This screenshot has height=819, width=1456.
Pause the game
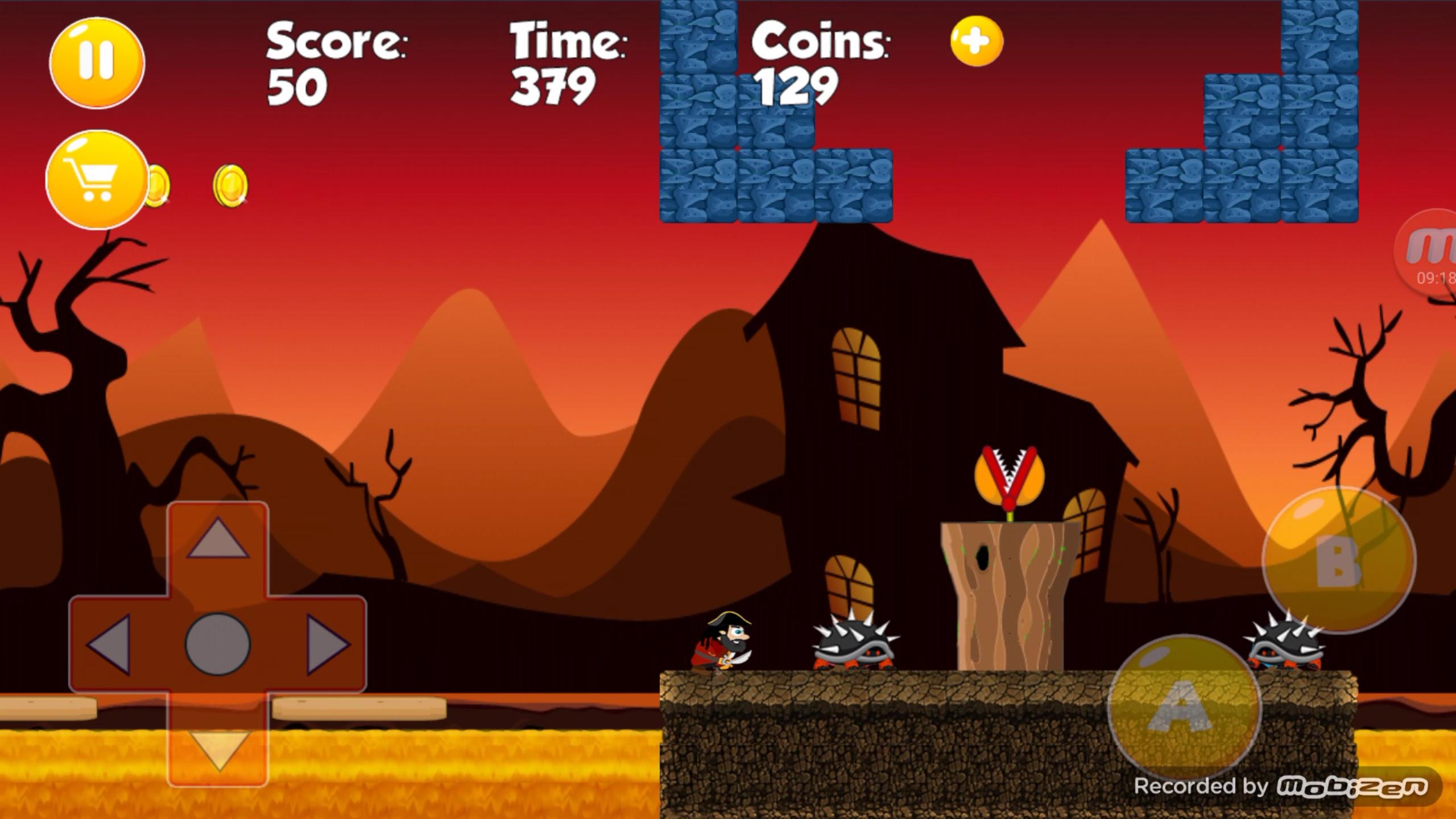point(96,61)
